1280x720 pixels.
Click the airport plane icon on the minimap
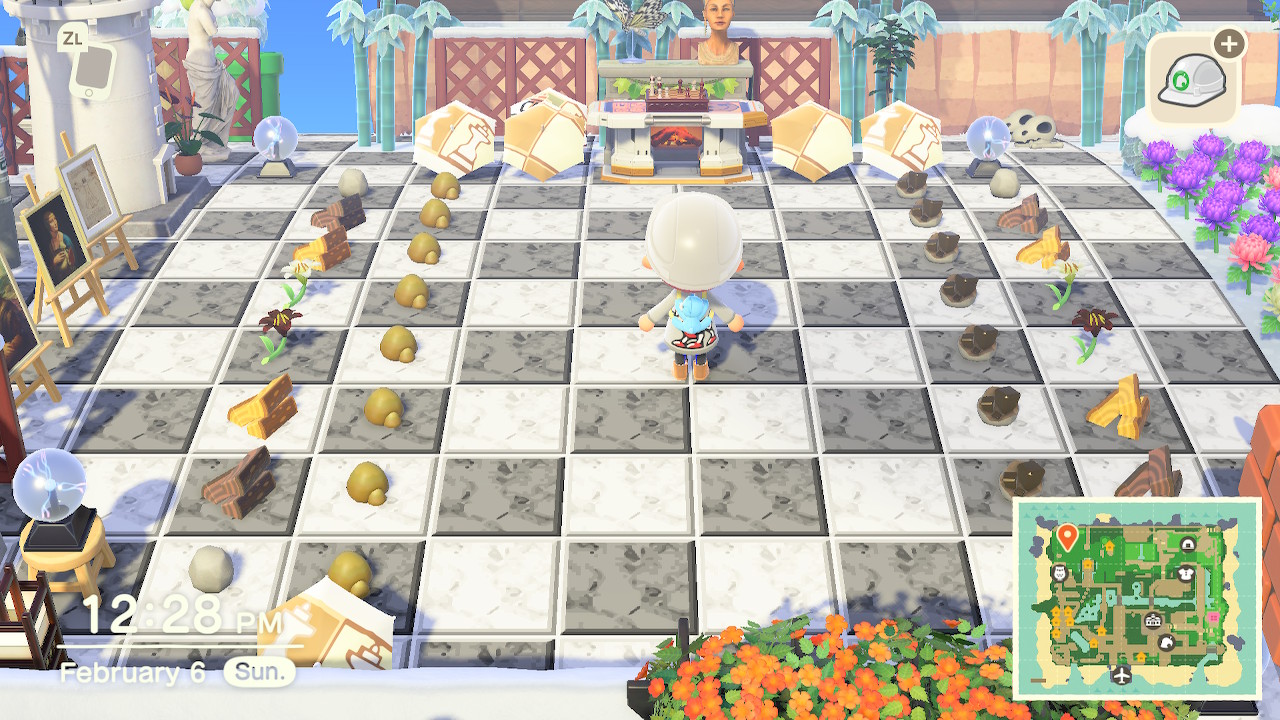(1121, 676)
